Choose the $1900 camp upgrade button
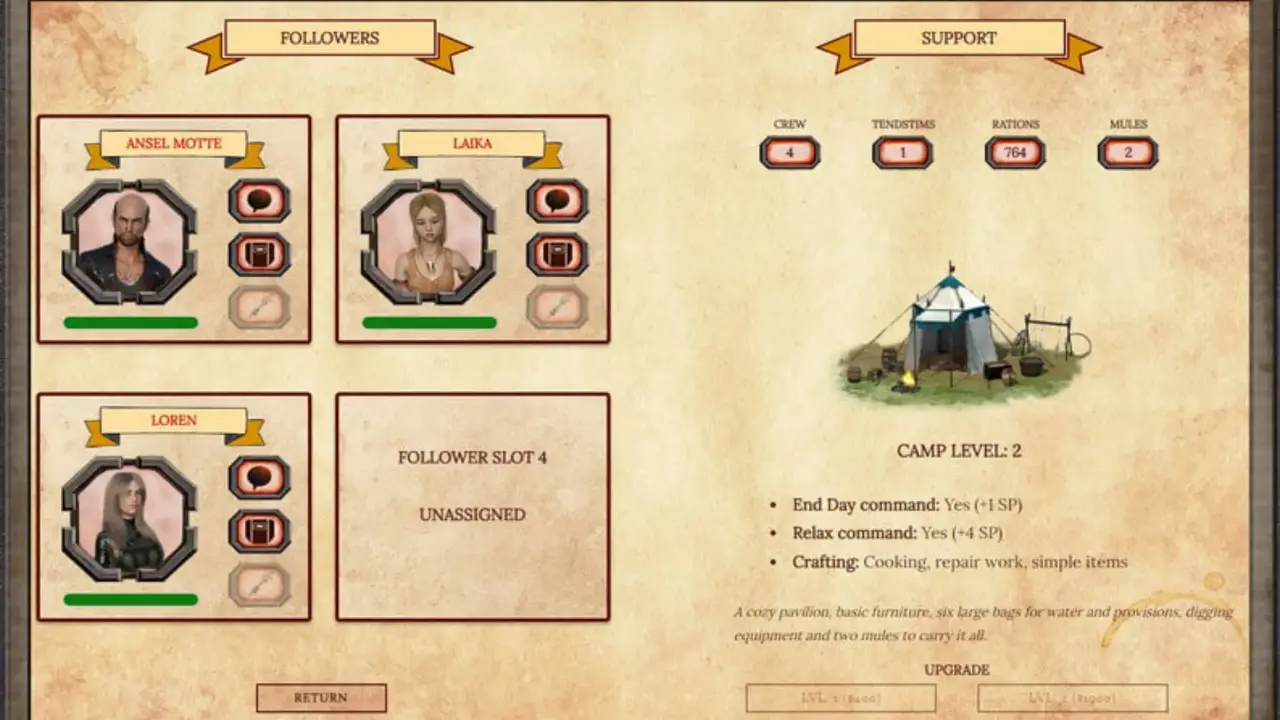The image size is (1280, 720). pos(1072,698)
